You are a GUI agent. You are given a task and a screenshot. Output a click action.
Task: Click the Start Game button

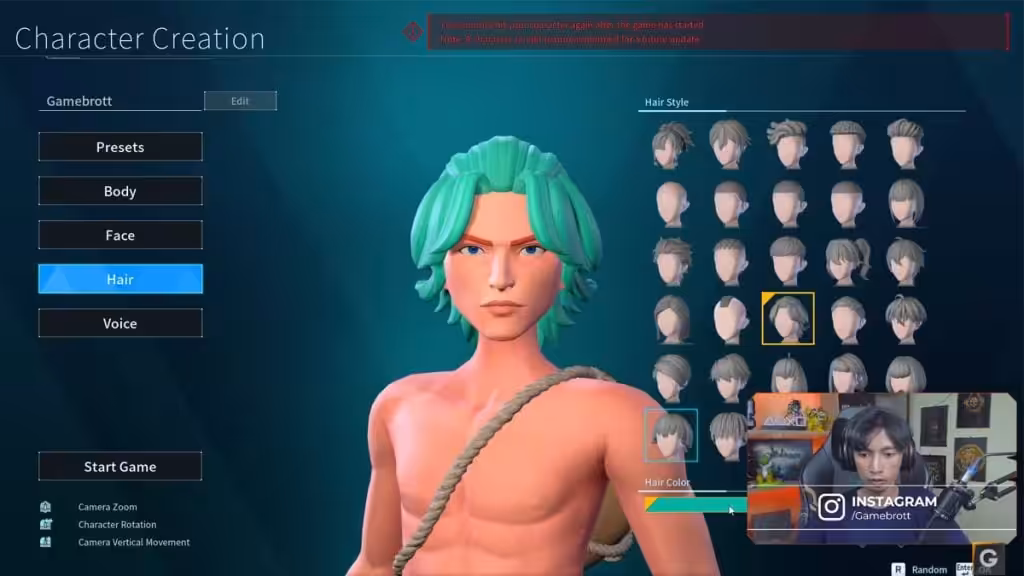coord(120,466)
